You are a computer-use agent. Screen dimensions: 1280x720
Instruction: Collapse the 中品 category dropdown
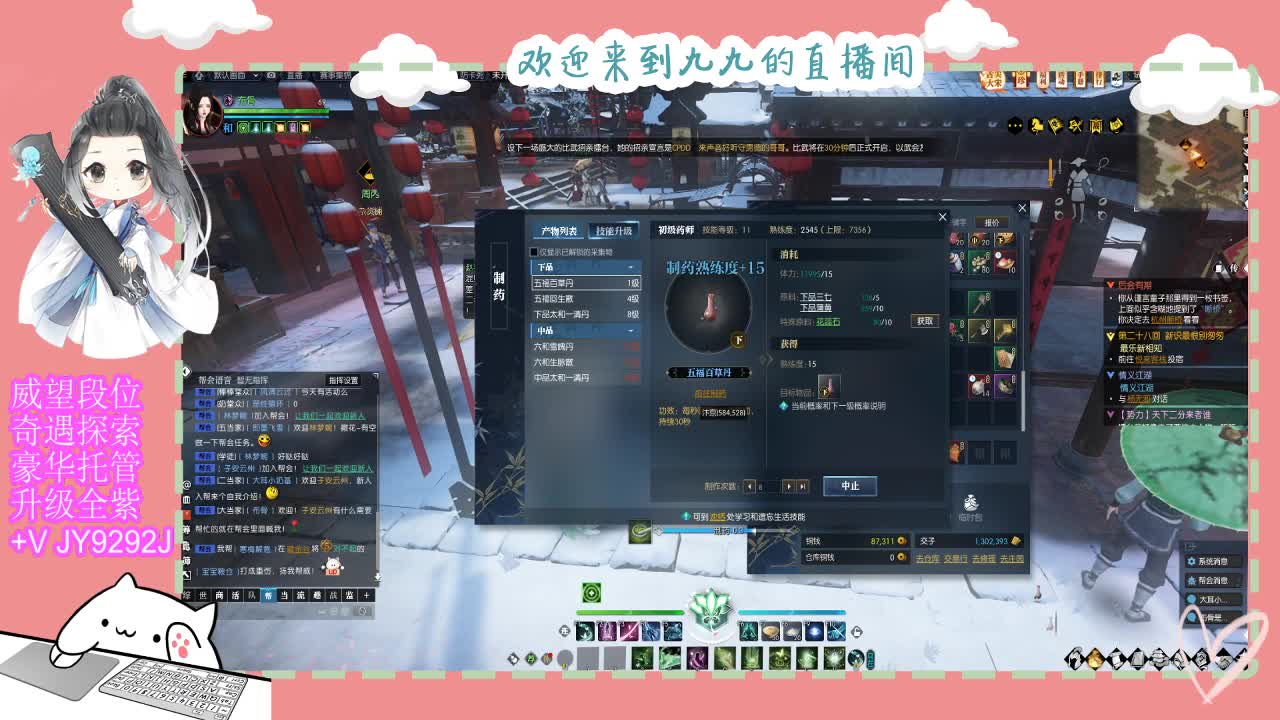click(x=630, y=329)
